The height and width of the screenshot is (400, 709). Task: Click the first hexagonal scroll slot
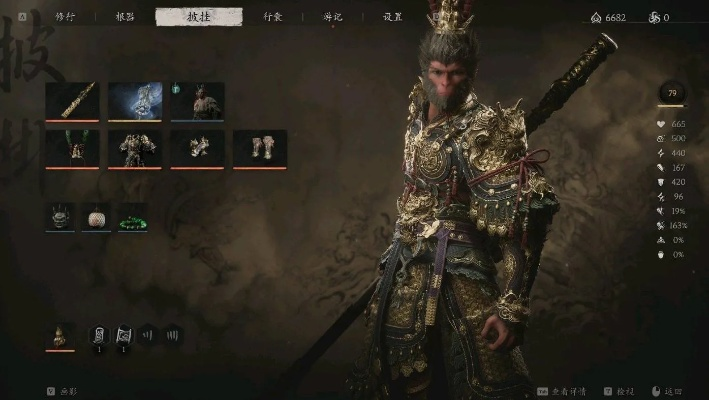[99, 335]
